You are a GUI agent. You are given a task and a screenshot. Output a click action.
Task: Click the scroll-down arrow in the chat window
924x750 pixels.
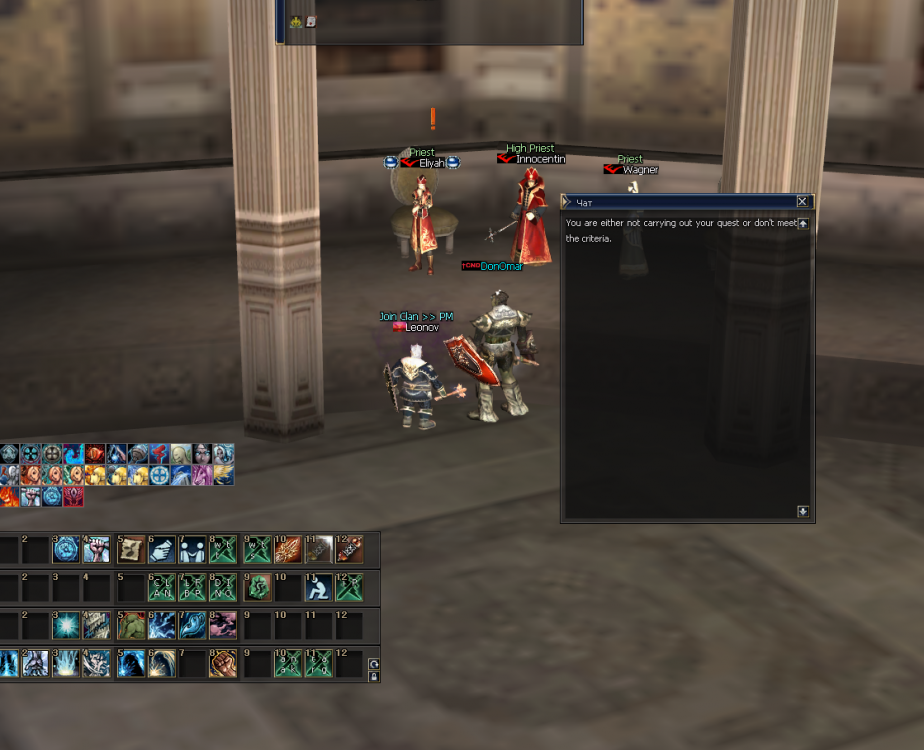point(802,512)
